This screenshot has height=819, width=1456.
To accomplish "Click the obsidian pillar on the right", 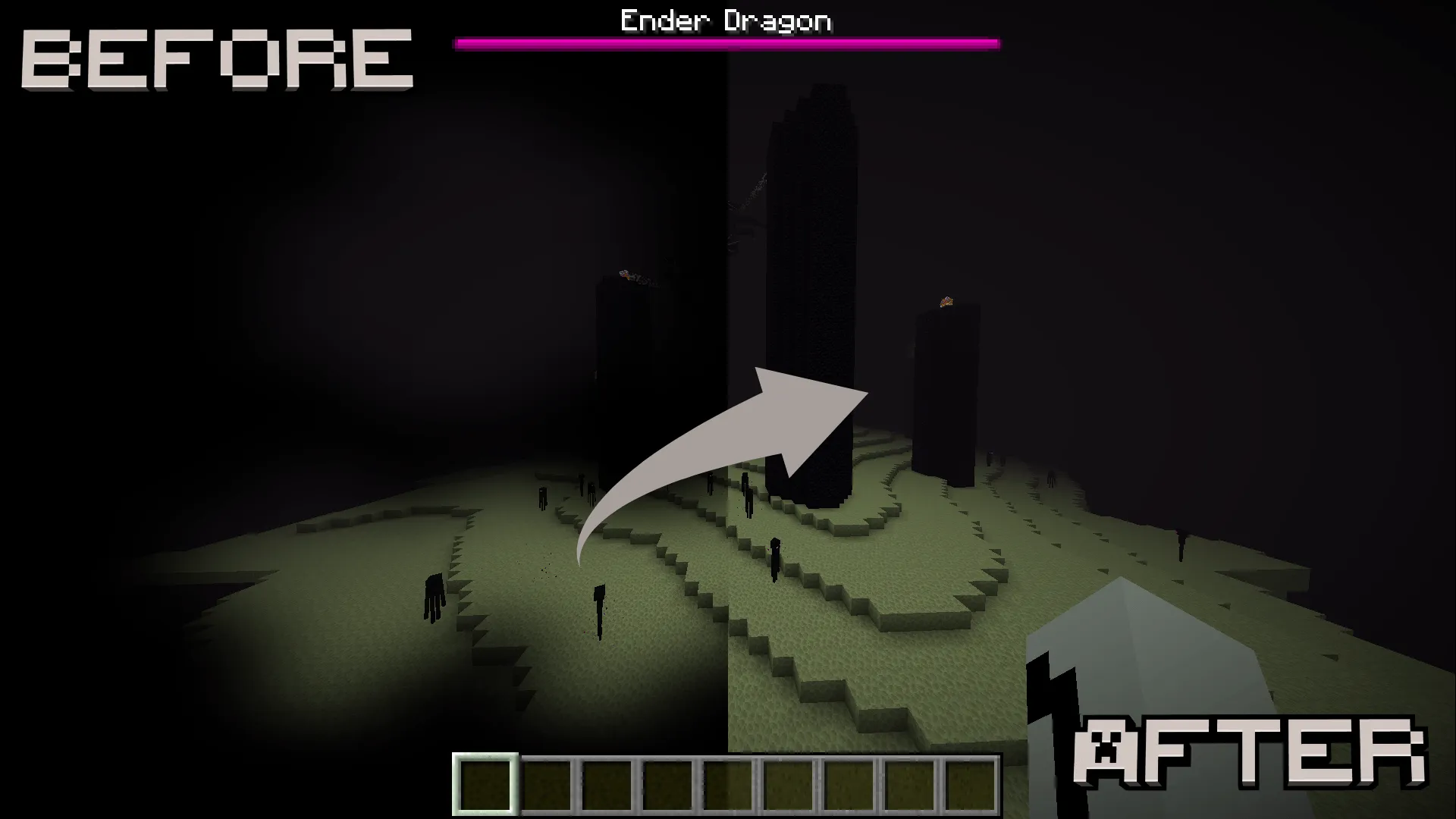I will coord(948,394).
